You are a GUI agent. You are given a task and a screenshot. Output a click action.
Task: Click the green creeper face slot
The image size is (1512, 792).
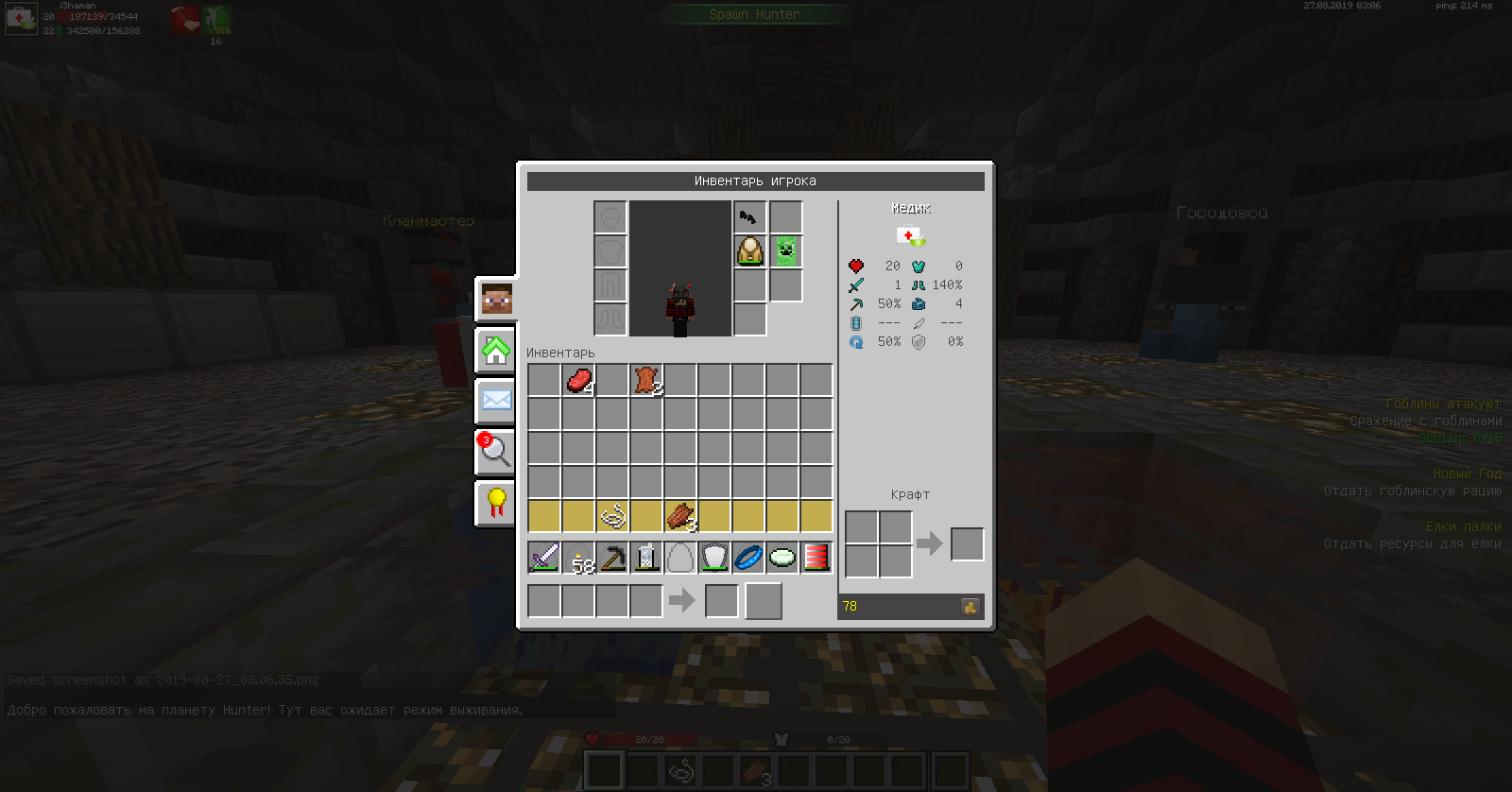[x=785, y=251]
